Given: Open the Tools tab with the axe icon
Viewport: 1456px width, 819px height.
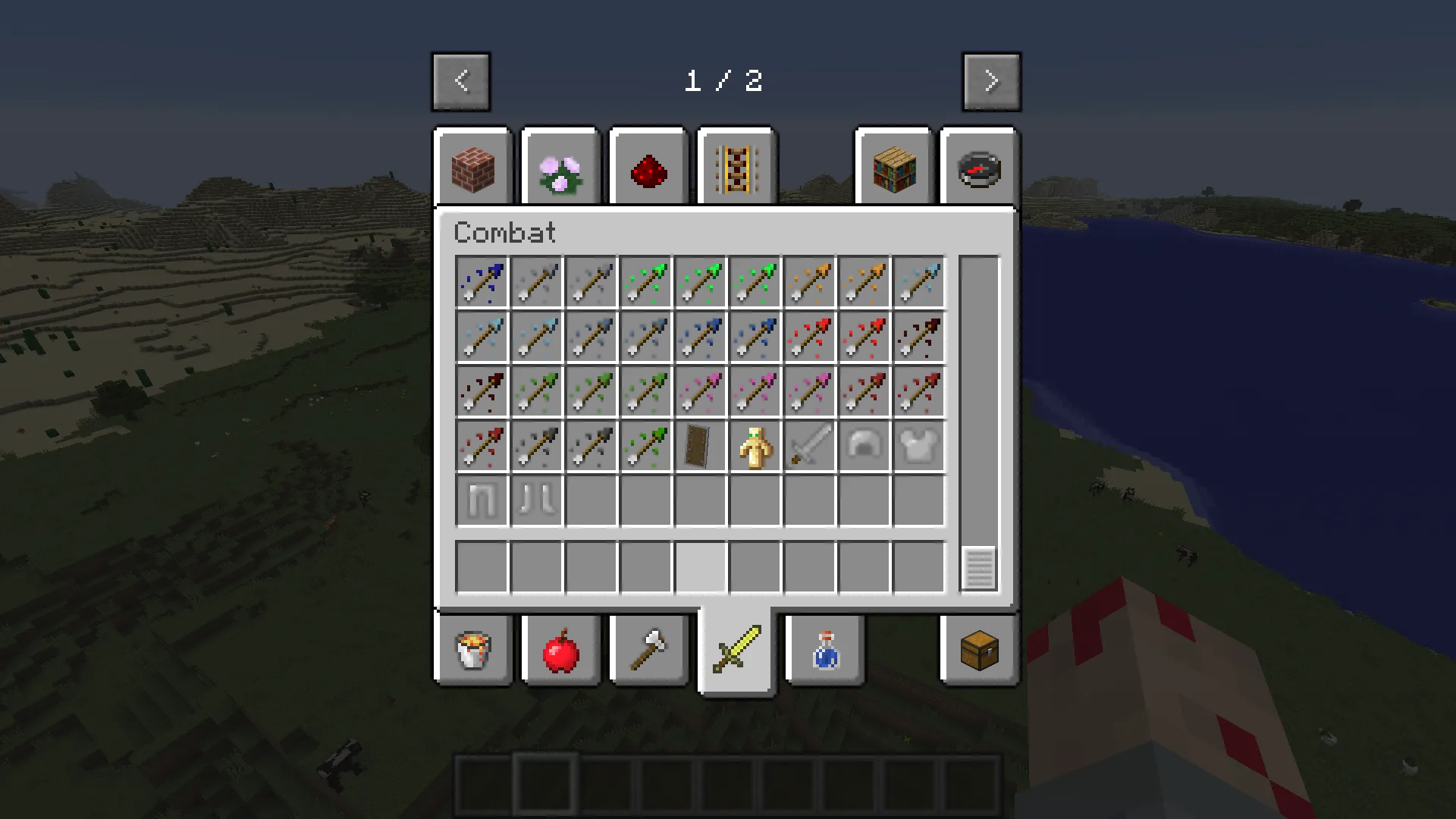Looking at the screenshot, I should click(x=648, y=650).
